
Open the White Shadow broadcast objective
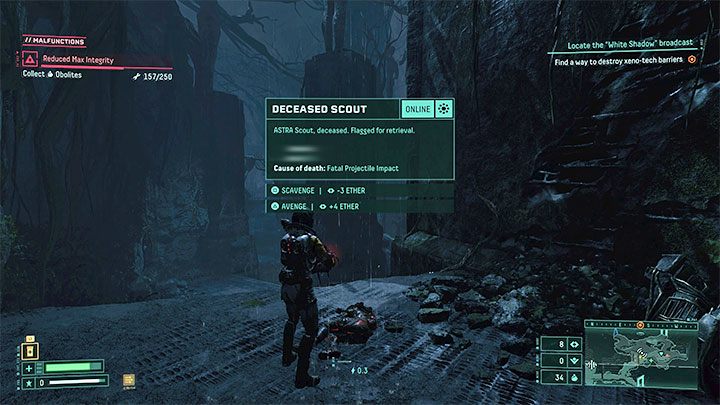coord(630,46)
